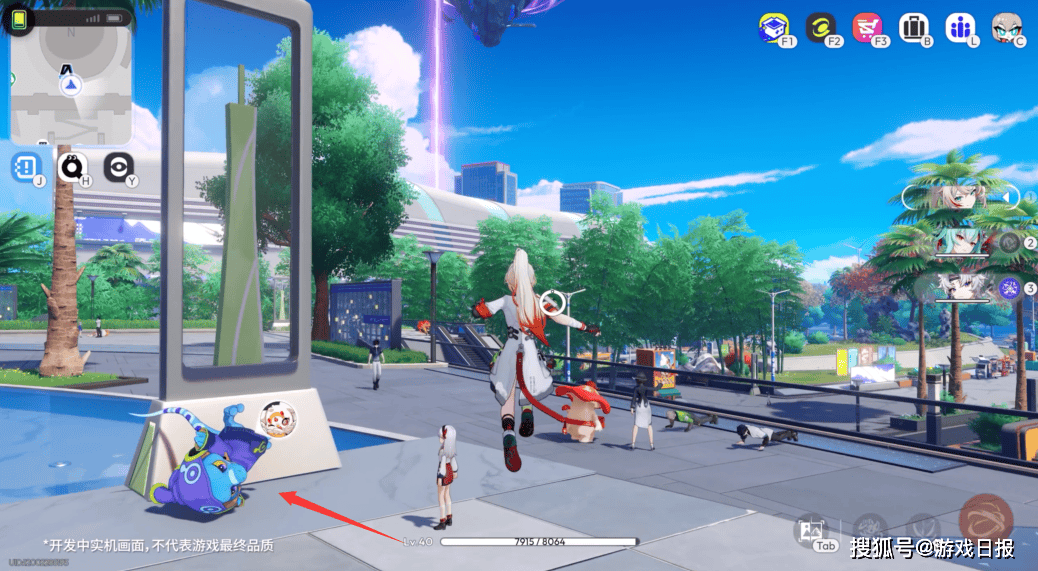Expand the minimap
This screenshot has width=1038, height=571.
(x=70, y=85)
